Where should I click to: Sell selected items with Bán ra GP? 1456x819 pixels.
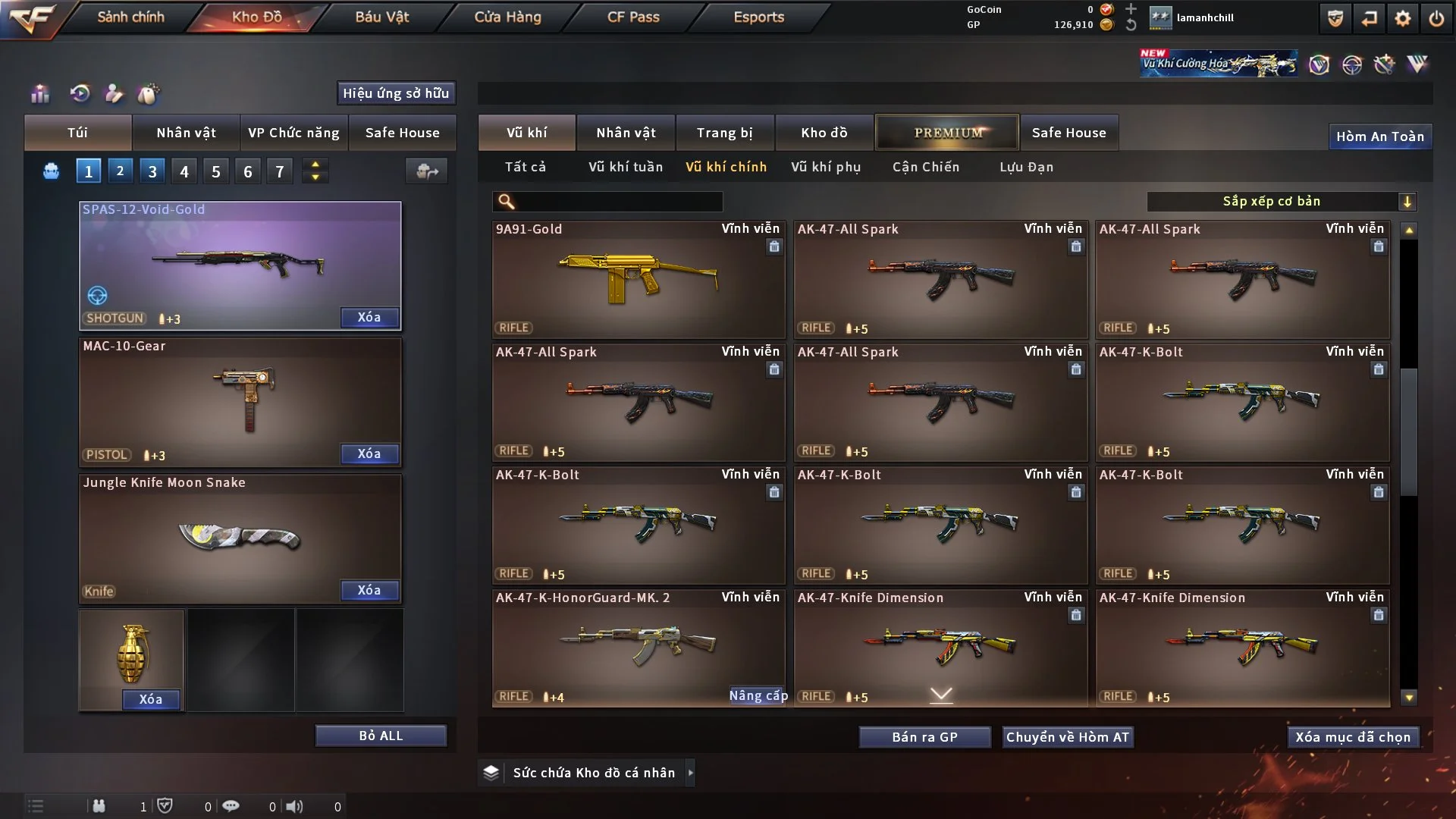tap(924, 737)
